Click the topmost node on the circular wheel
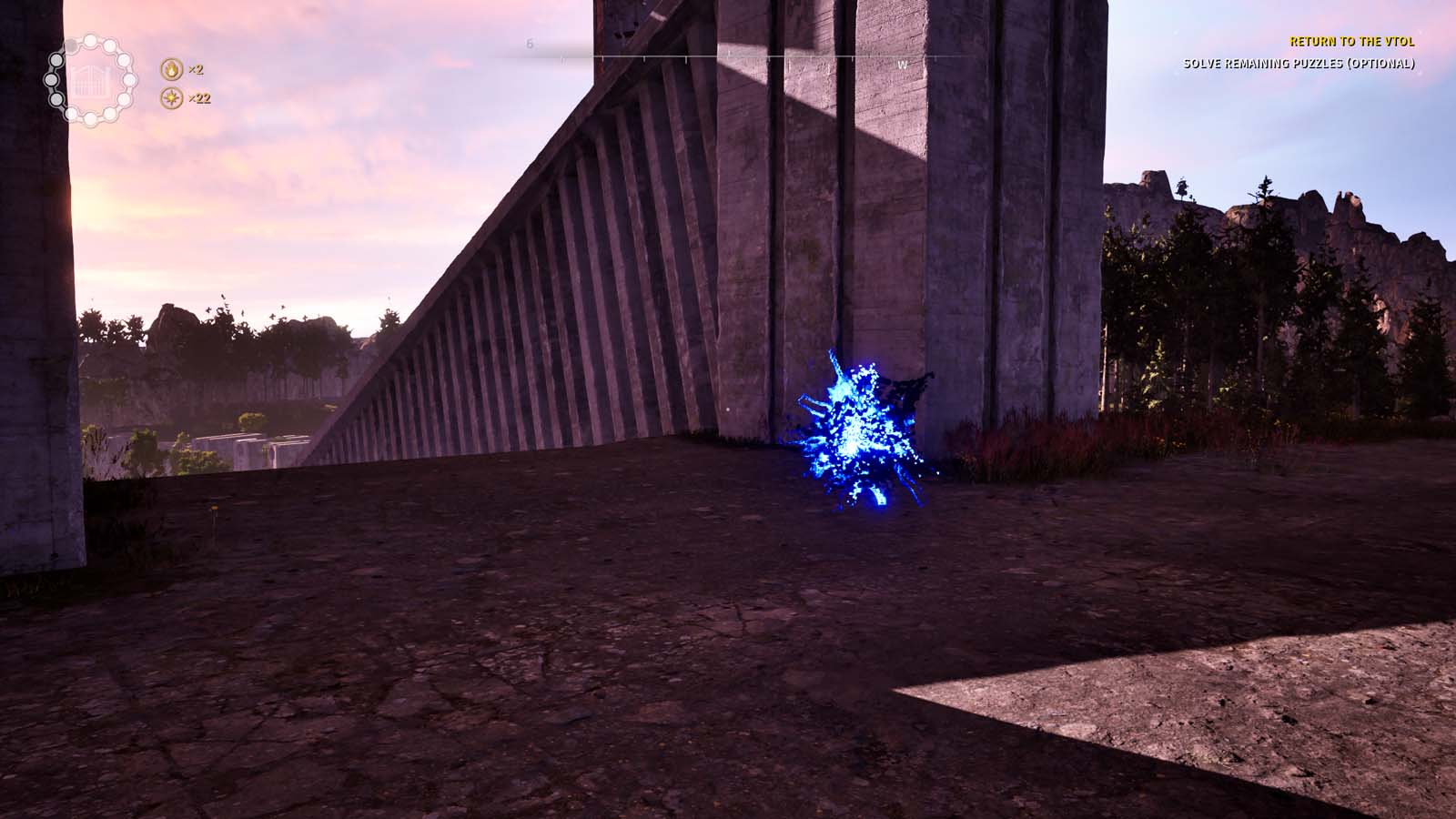The image size is (1456, 819). (89, 40)
